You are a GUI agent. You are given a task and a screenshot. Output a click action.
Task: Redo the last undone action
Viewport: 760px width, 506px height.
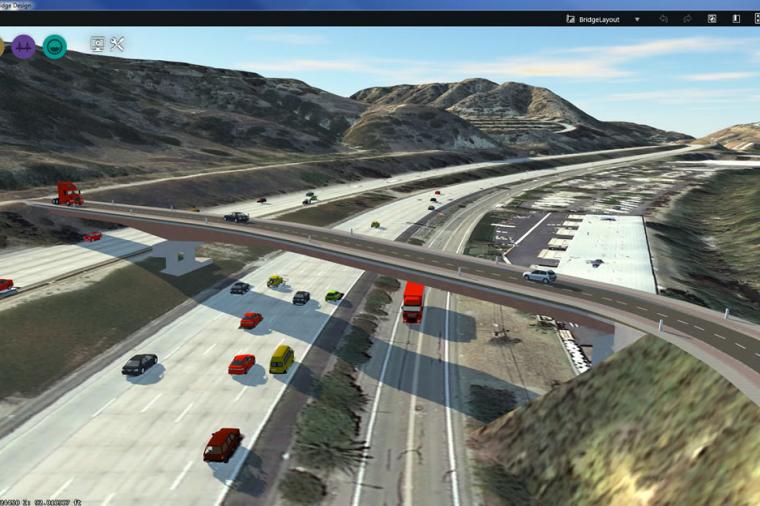(x=688, y=19)
